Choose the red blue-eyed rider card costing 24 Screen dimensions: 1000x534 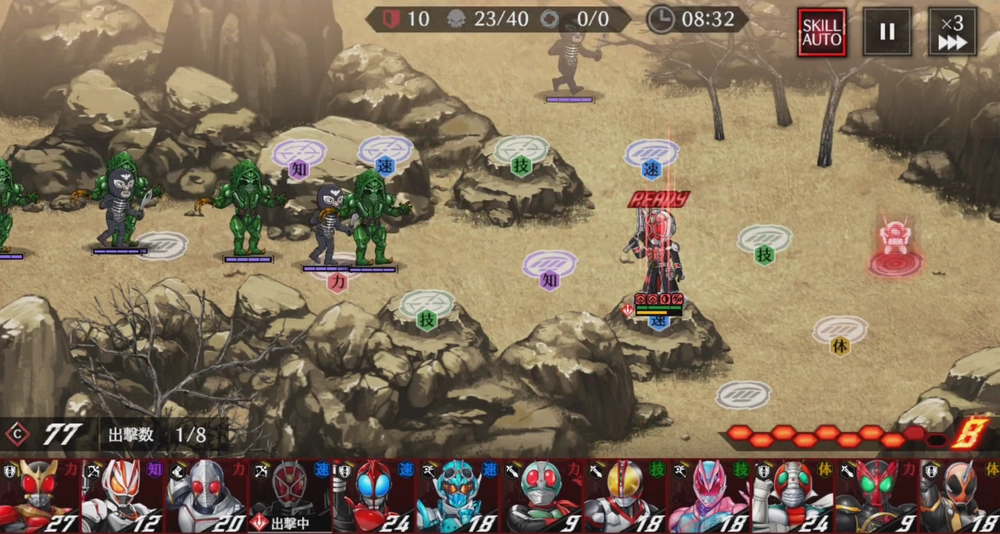click(373, 496)
